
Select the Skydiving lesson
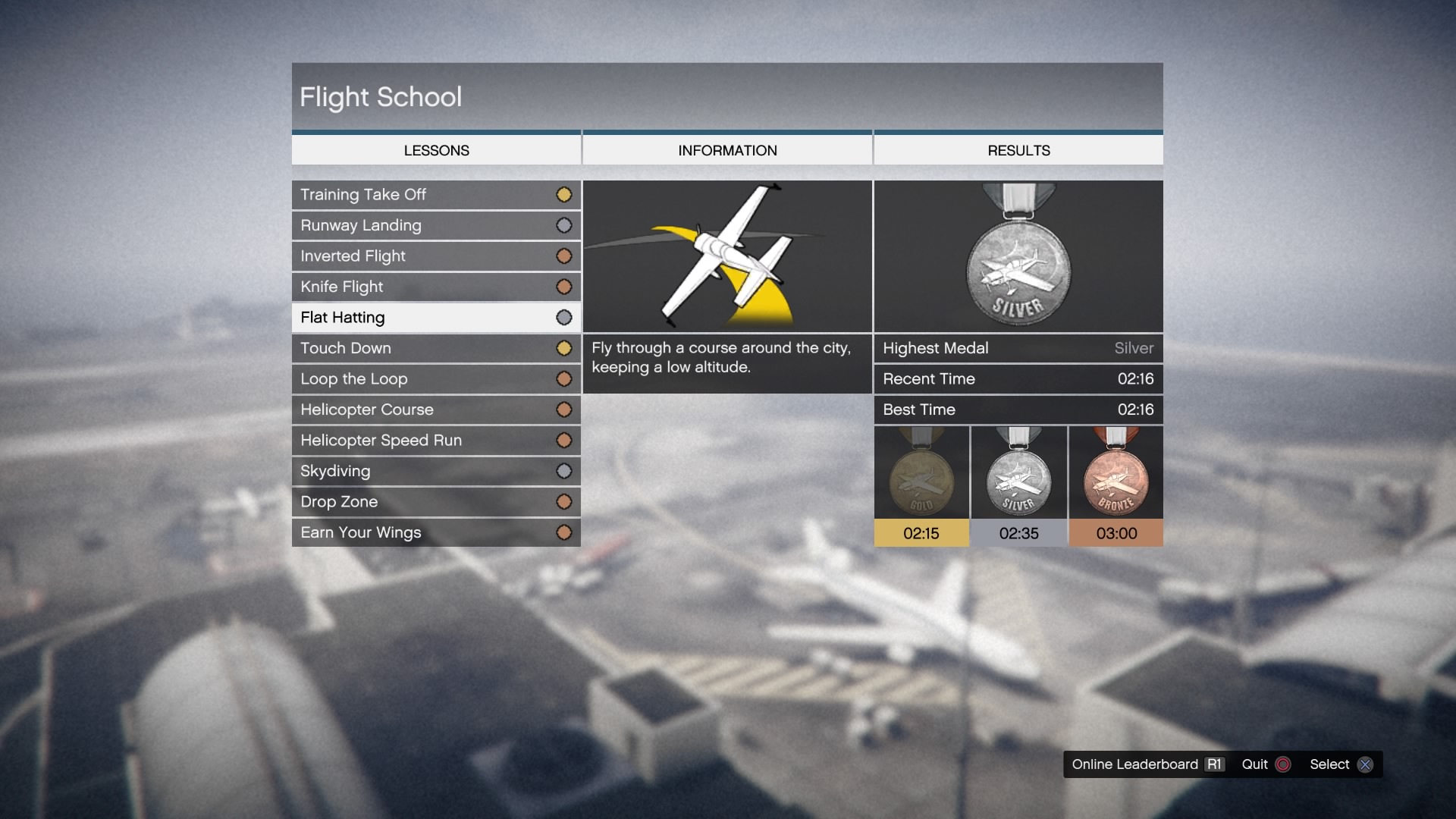[x=436, y=471]
